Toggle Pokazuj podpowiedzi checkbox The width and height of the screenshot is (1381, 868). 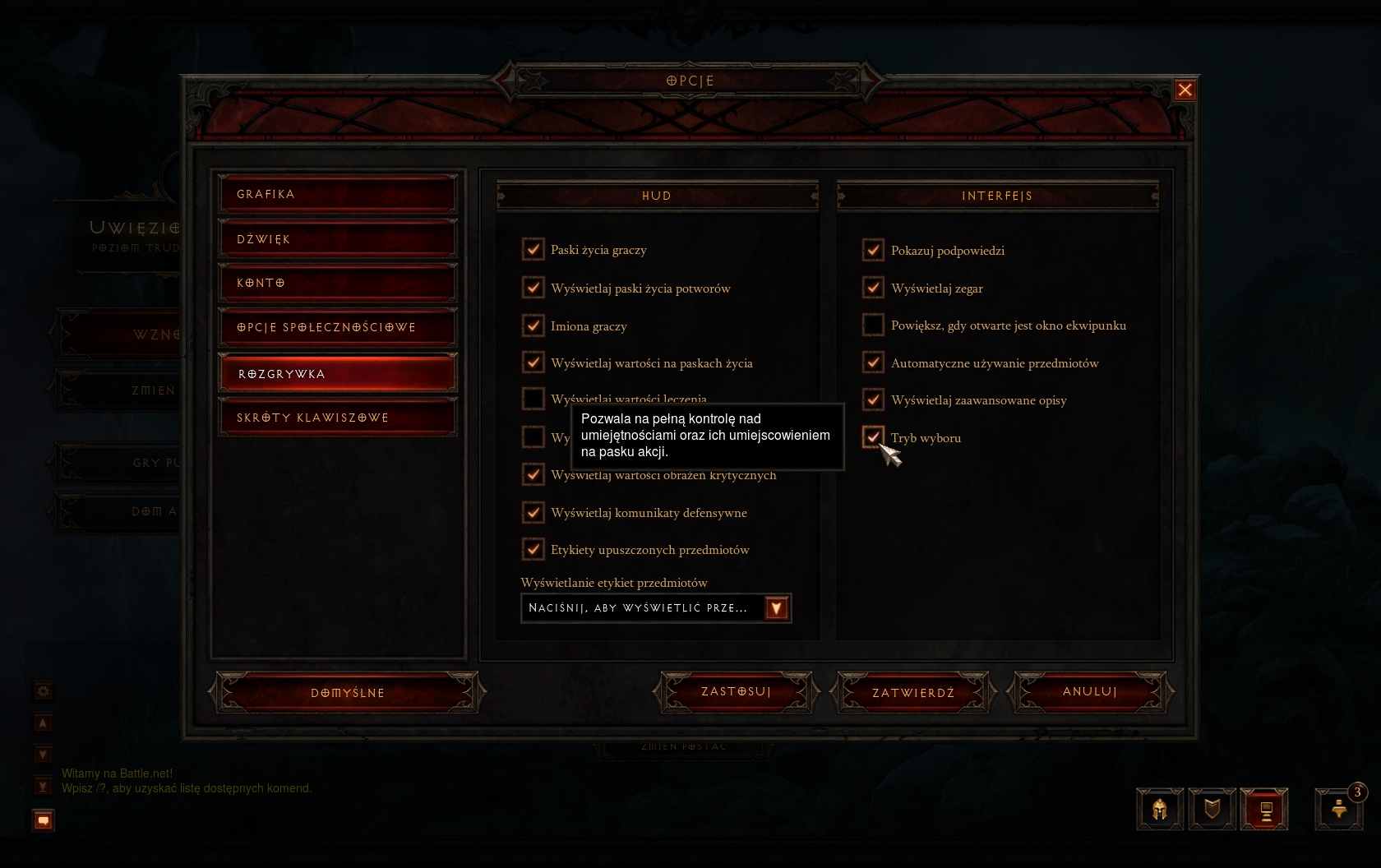[x=873, y=250]
